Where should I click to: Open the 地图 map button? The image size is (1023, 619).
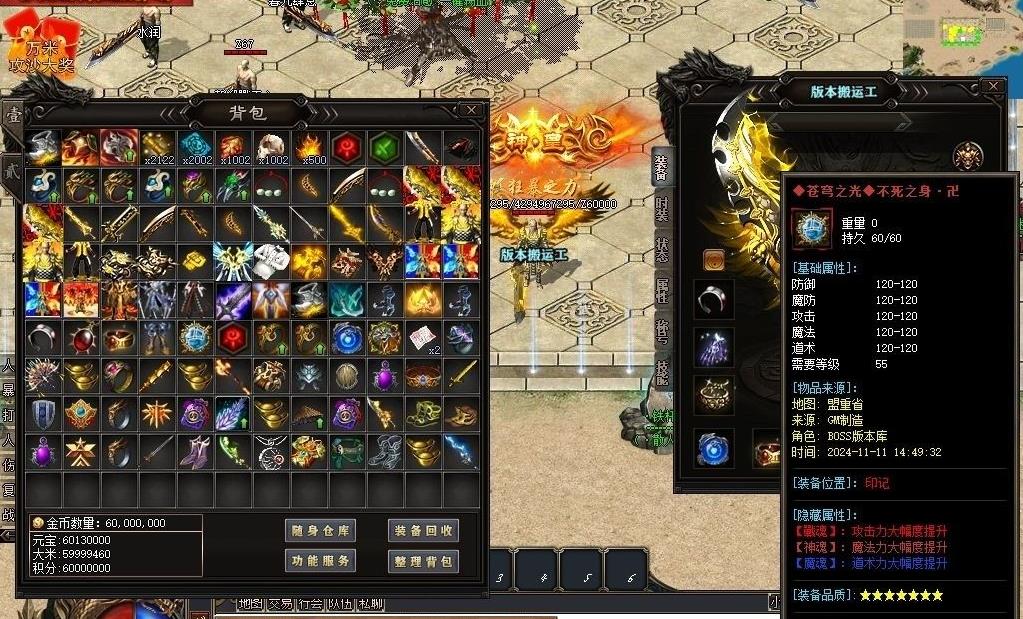(x=250, y=604)
